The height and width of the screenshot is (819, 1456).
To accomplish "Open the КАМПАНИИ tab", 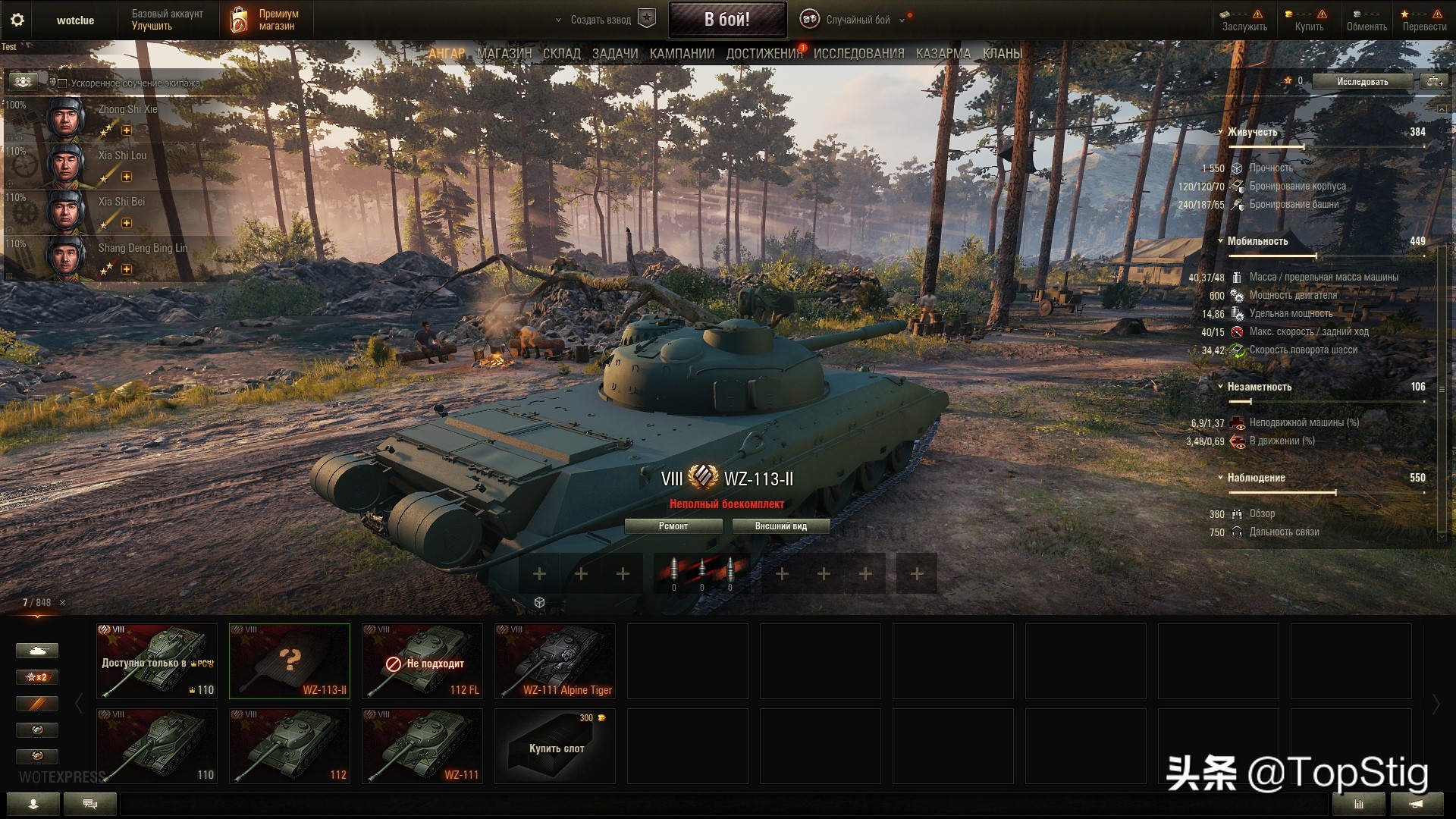I will pyautogui.click(x=682, y=54).
